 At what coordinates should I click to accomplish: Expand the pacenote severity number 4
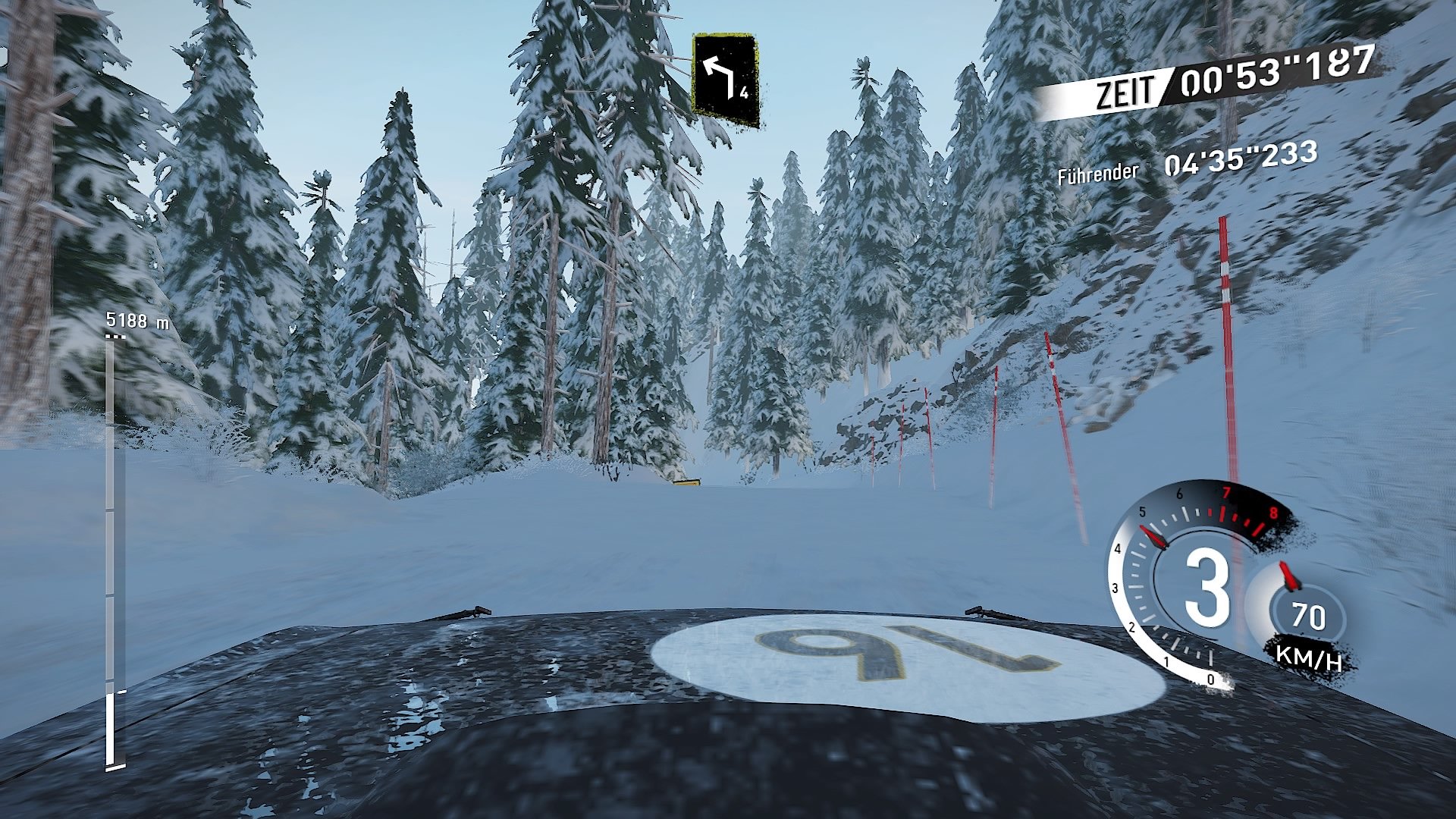[745, 95]
